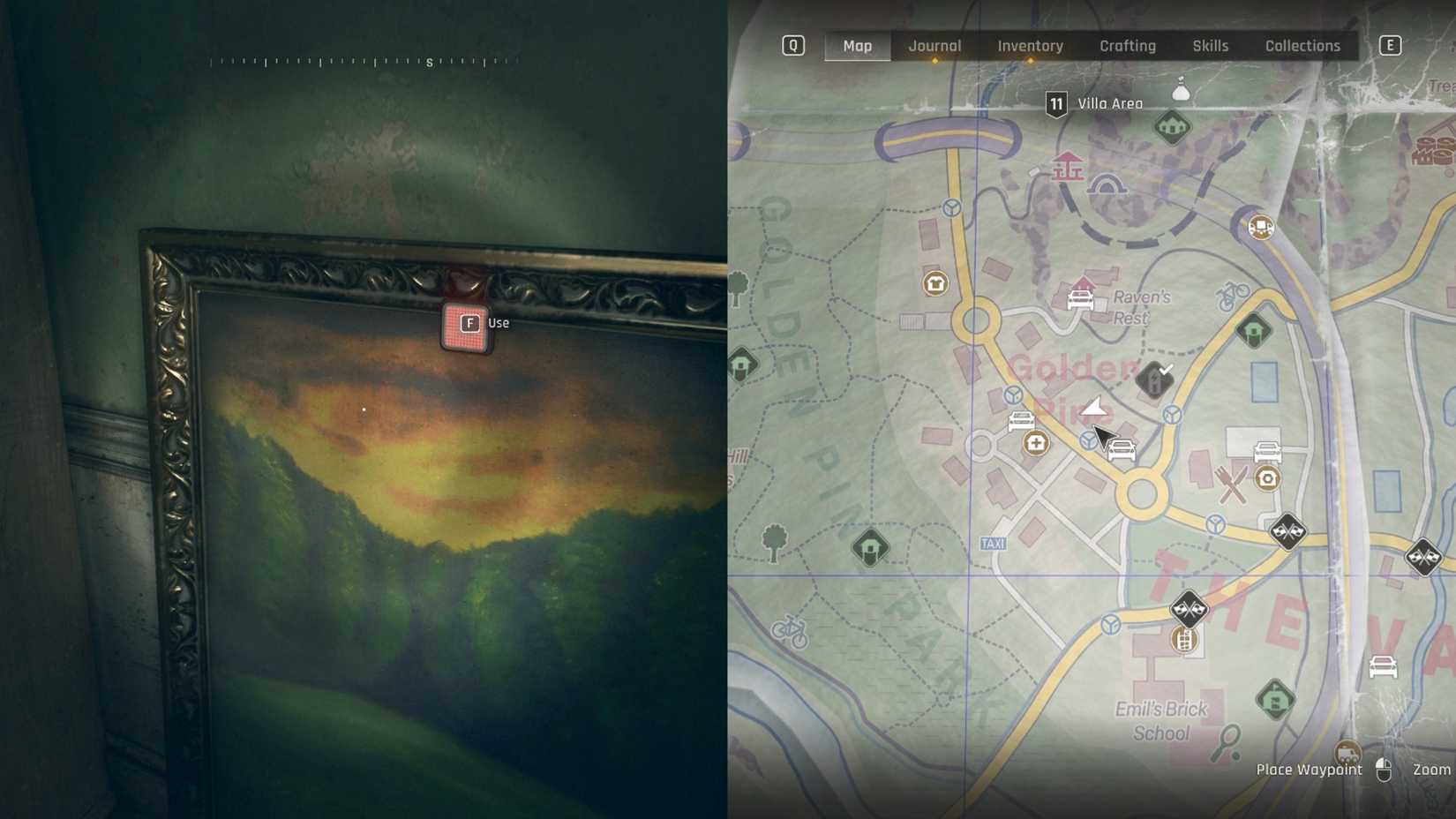Click the player position arrow

pos(1092,407)
